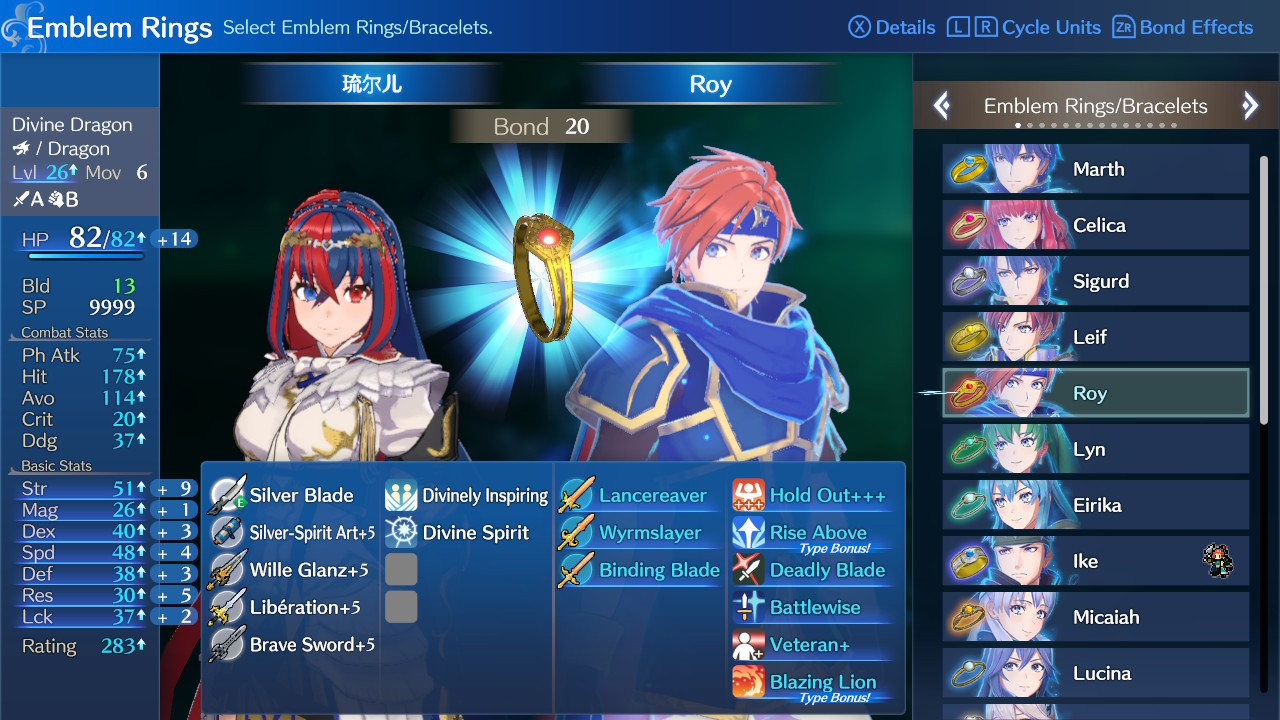1280x720 pixels.
Task: Click the Bond 20 level meter
Action: click(x=541, y=126)
